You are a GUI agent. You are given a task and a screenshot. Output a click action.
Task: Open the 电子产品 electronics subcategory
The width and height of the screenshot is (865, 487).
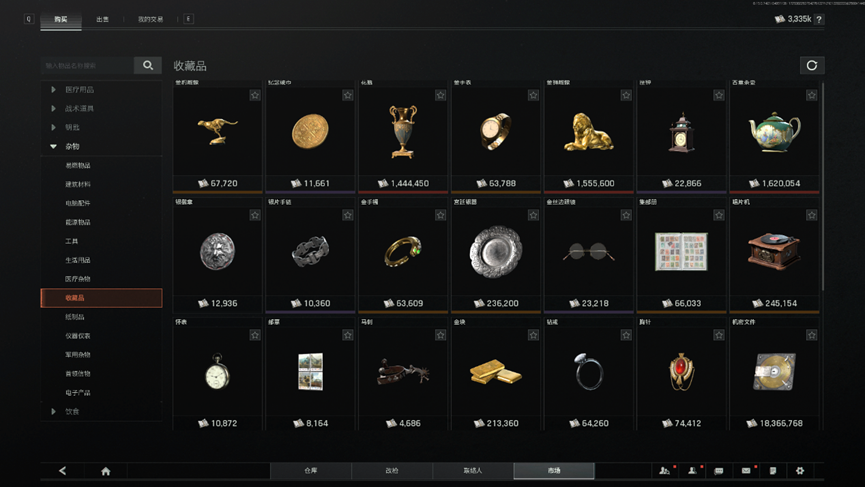pos(78,392)
